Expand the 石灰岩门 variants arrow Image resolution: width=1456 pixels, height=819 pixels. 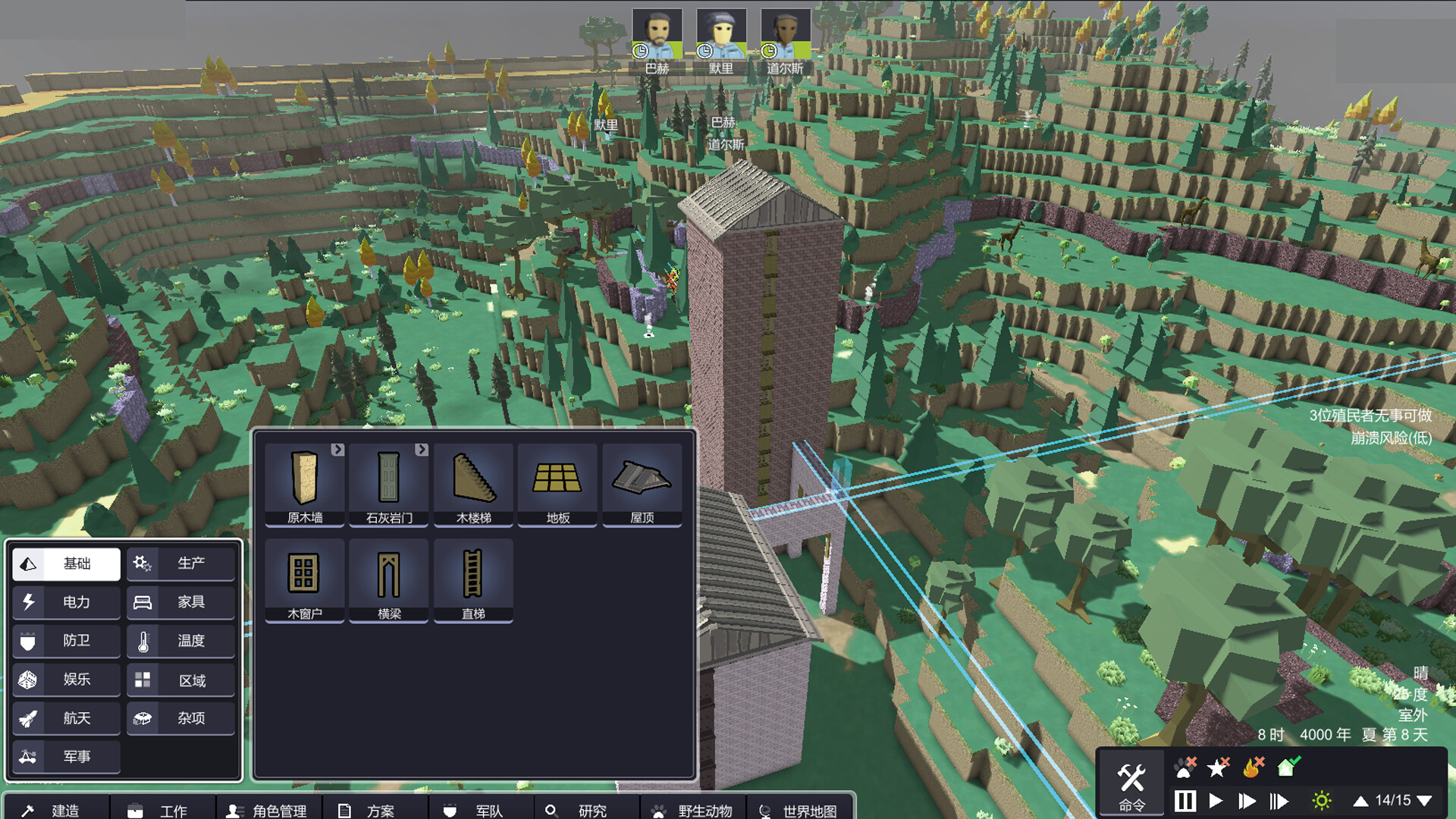pyautogui.click(x=422, y=449)
